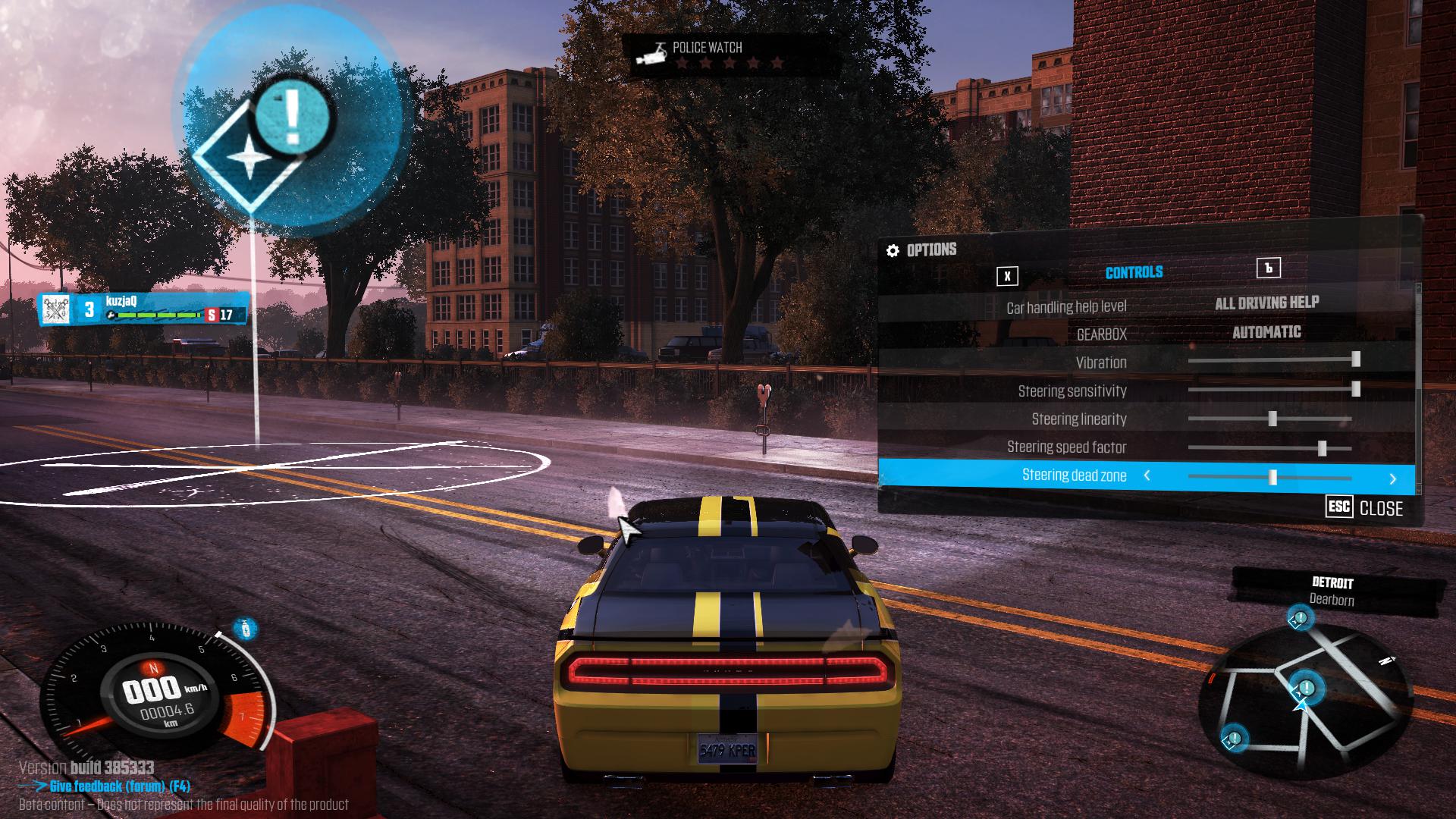Screen dimensions: 1456x819
Task: Decrease Steering dead zone with left arrow
Action: click(x=1147, y=475)
